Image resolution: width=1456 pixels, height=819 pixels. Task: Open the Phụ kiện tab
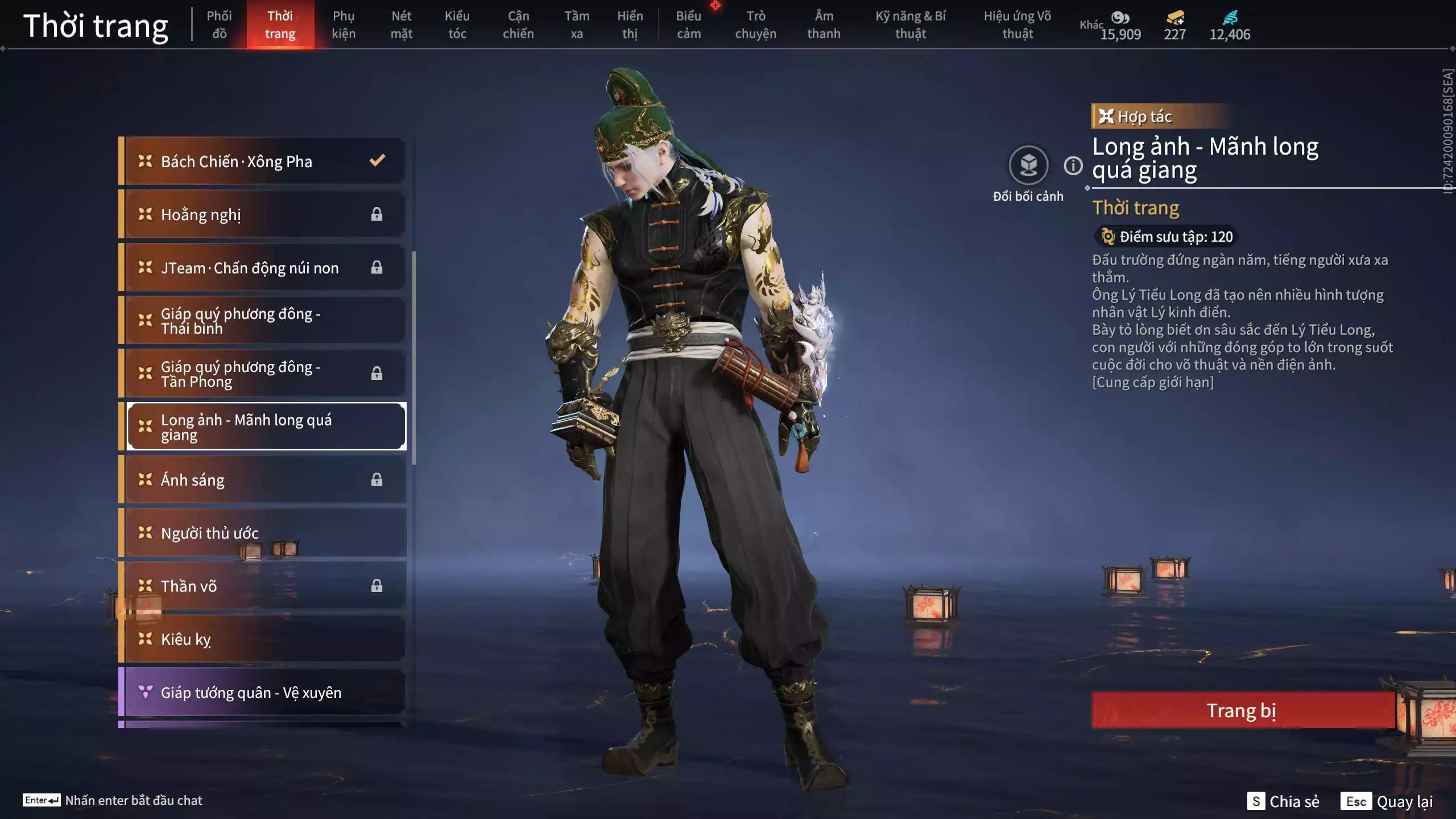[x=344, y=25]
